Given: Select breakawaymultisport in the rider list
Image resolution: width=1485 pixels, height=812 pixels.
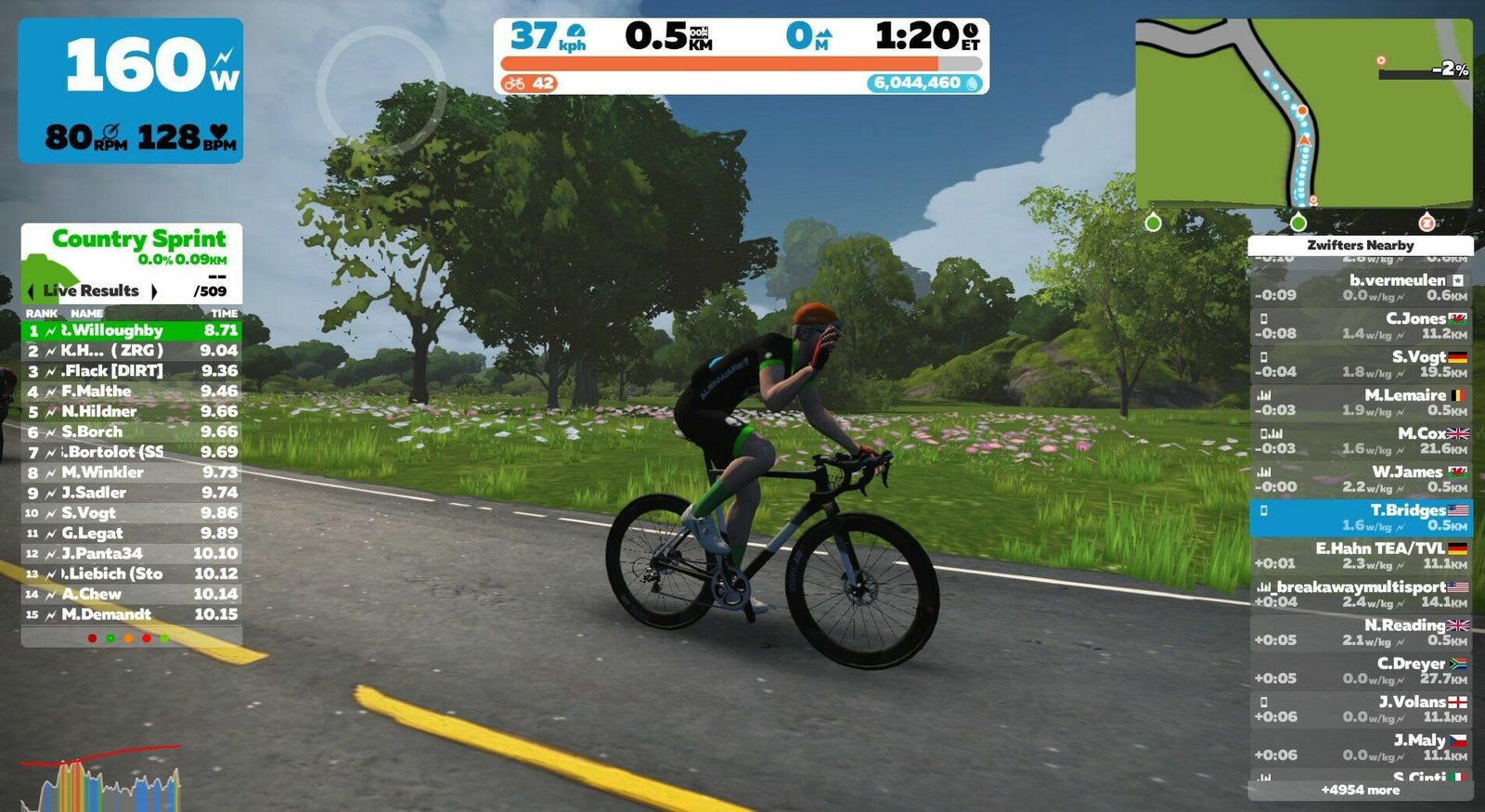Looking at the screenshot, I should click(1360, 594).
